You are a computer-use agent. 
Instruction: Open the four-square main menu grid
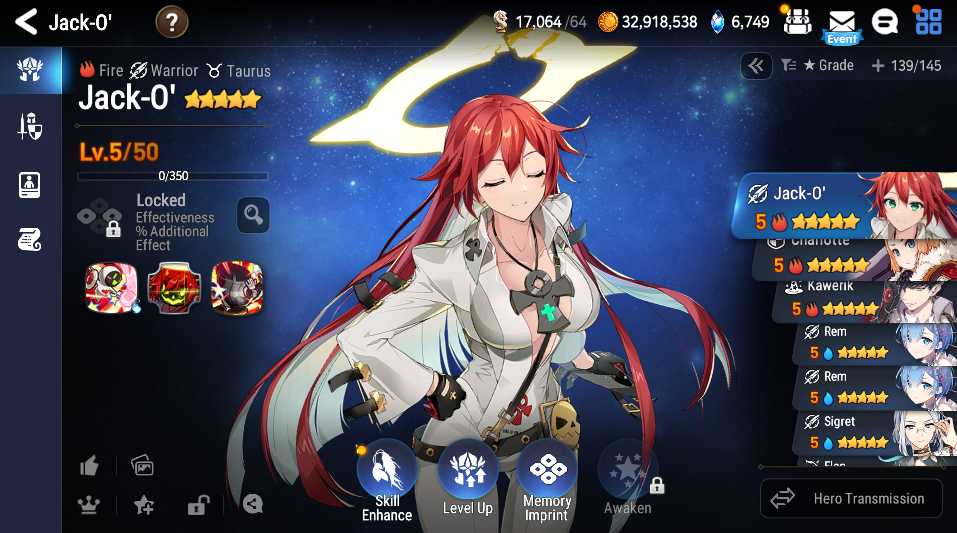929,21
